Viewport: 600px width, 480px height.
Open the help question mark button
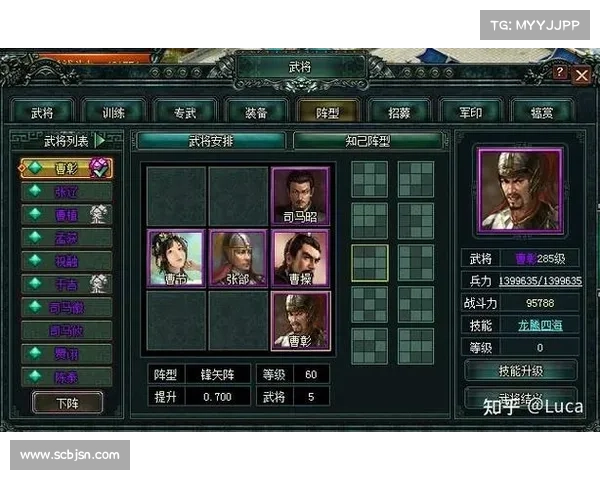560,73
